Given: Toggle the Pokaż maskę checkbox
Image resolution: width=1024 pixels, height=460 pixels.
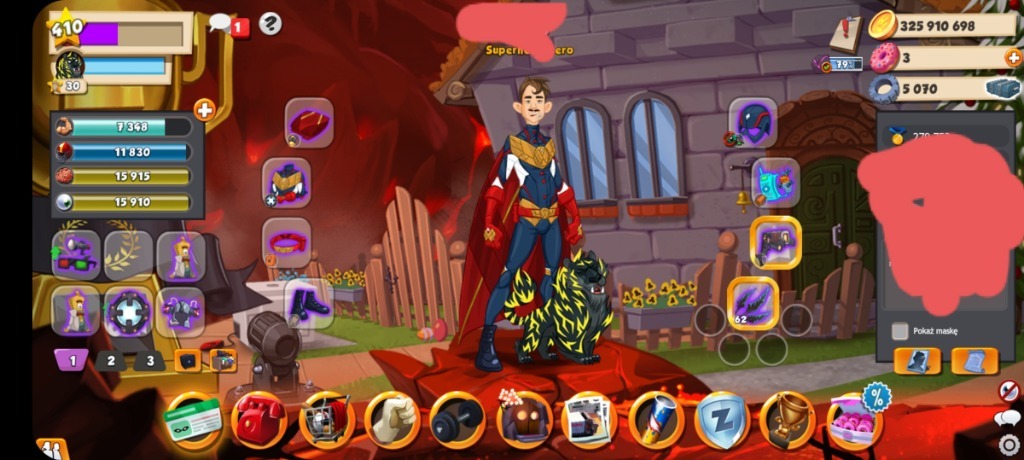Looking at the screenshot, I should (900, 331).
